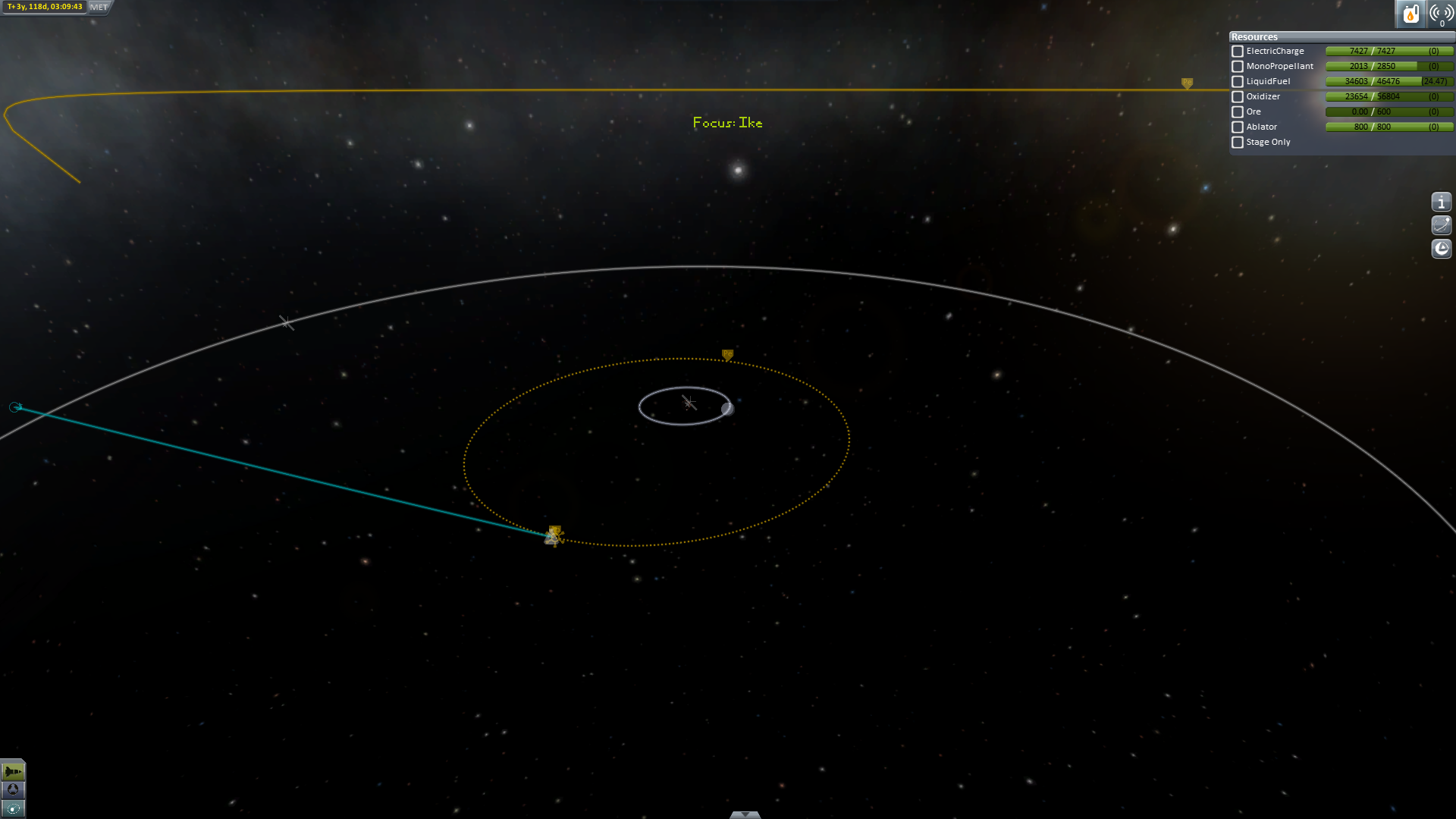This screenshot has height=819, width=1456.
Task: Activate the teal orbital map button
Action: click(x=13, y=808)
